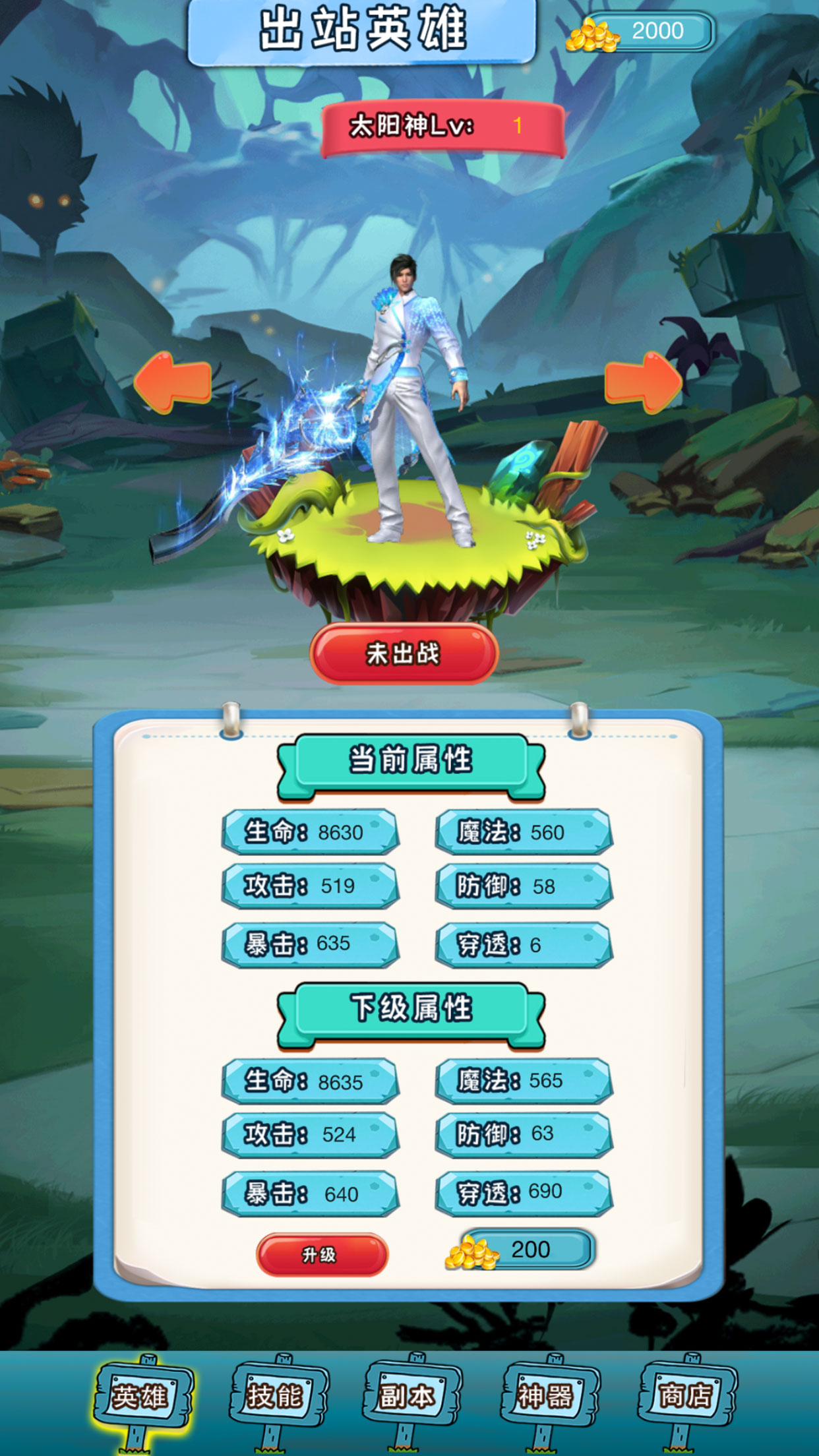
Task: Click the red 未出战 deploy button
Action: 404,653
